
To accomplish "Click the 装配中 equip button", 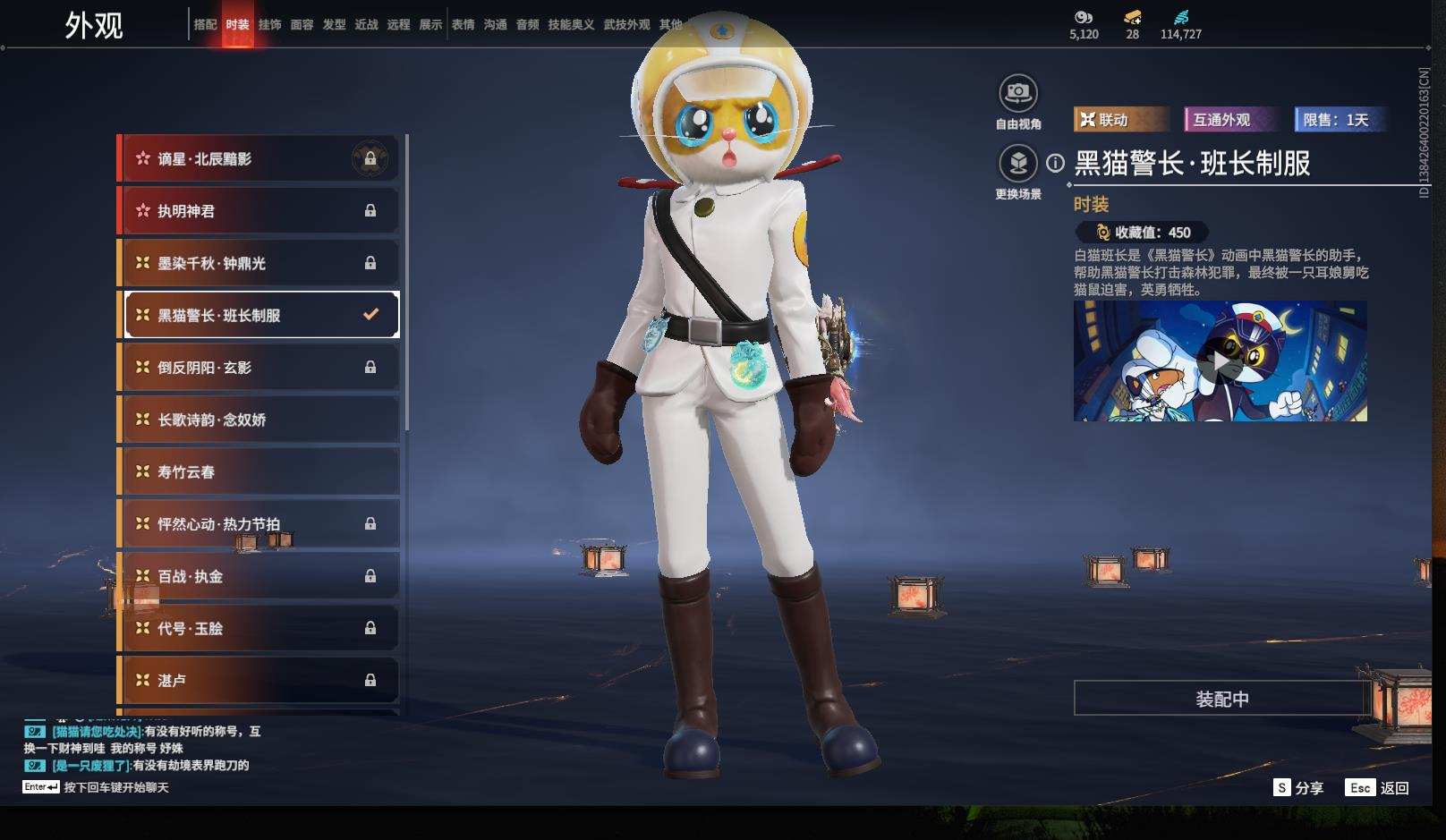I will [x=1221, y=699].
